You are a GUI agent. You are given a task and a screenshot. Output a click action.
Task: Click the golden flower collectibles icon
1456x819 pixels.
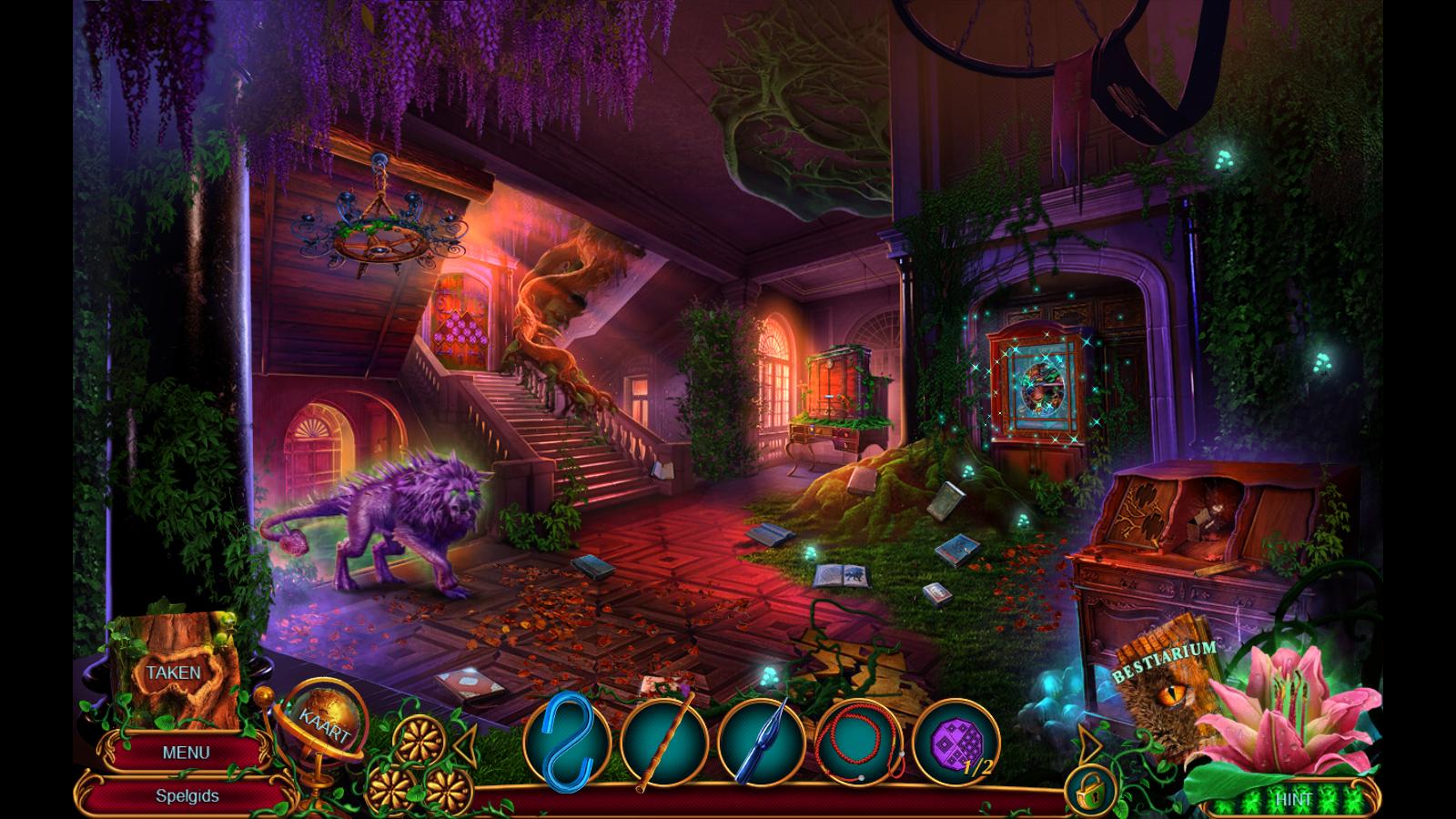[x=420, y=757]
